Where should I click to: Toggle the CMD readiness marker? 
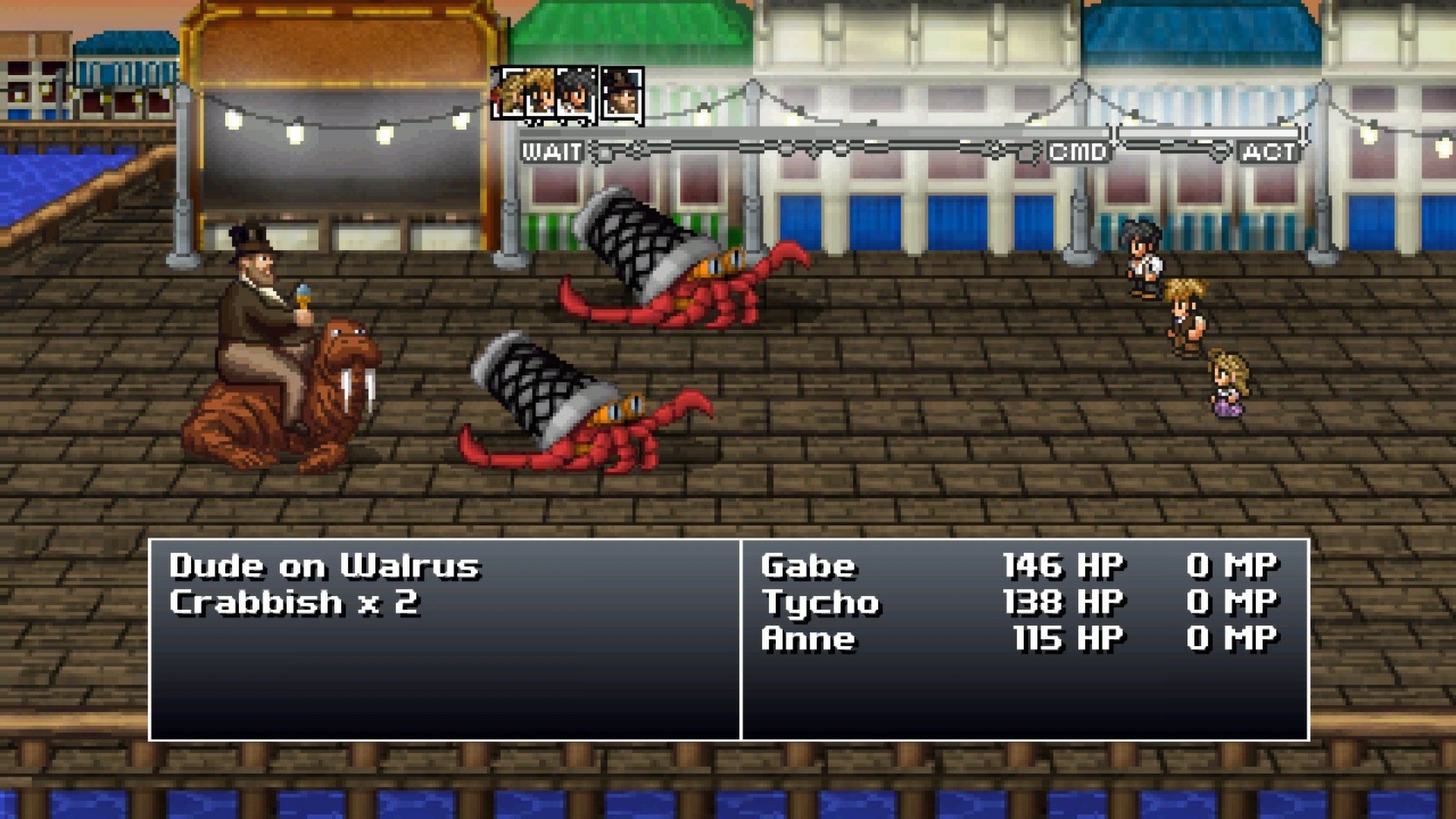coord(1078,152)
